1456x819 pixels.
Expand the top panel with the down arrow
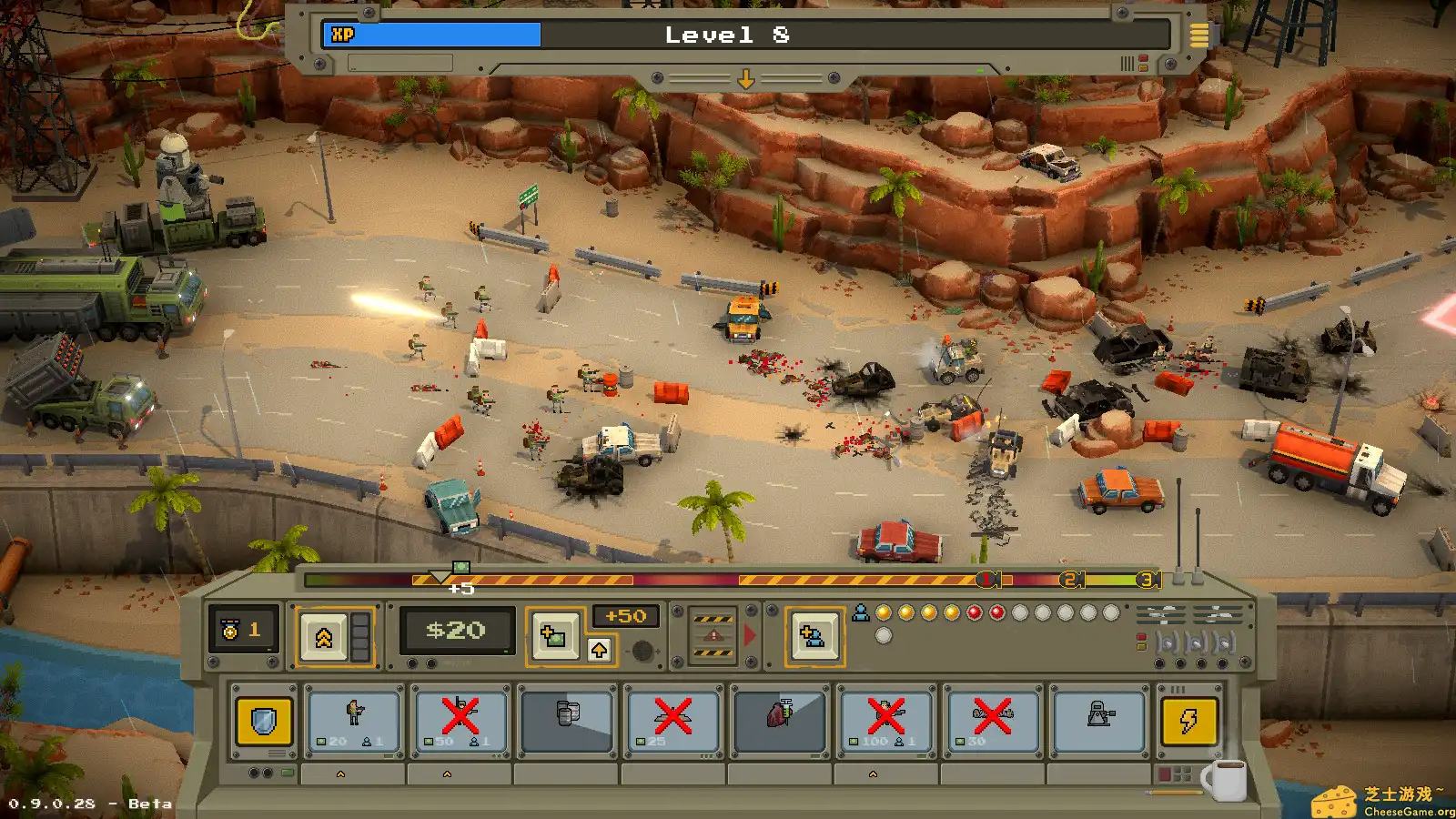click(x=745, y=79)
